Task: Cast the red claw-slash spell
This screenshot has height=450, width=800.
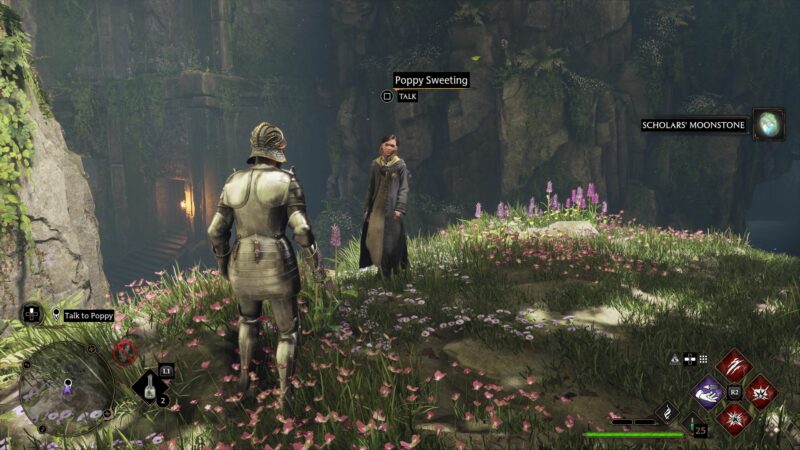Action: pos(735,365)
